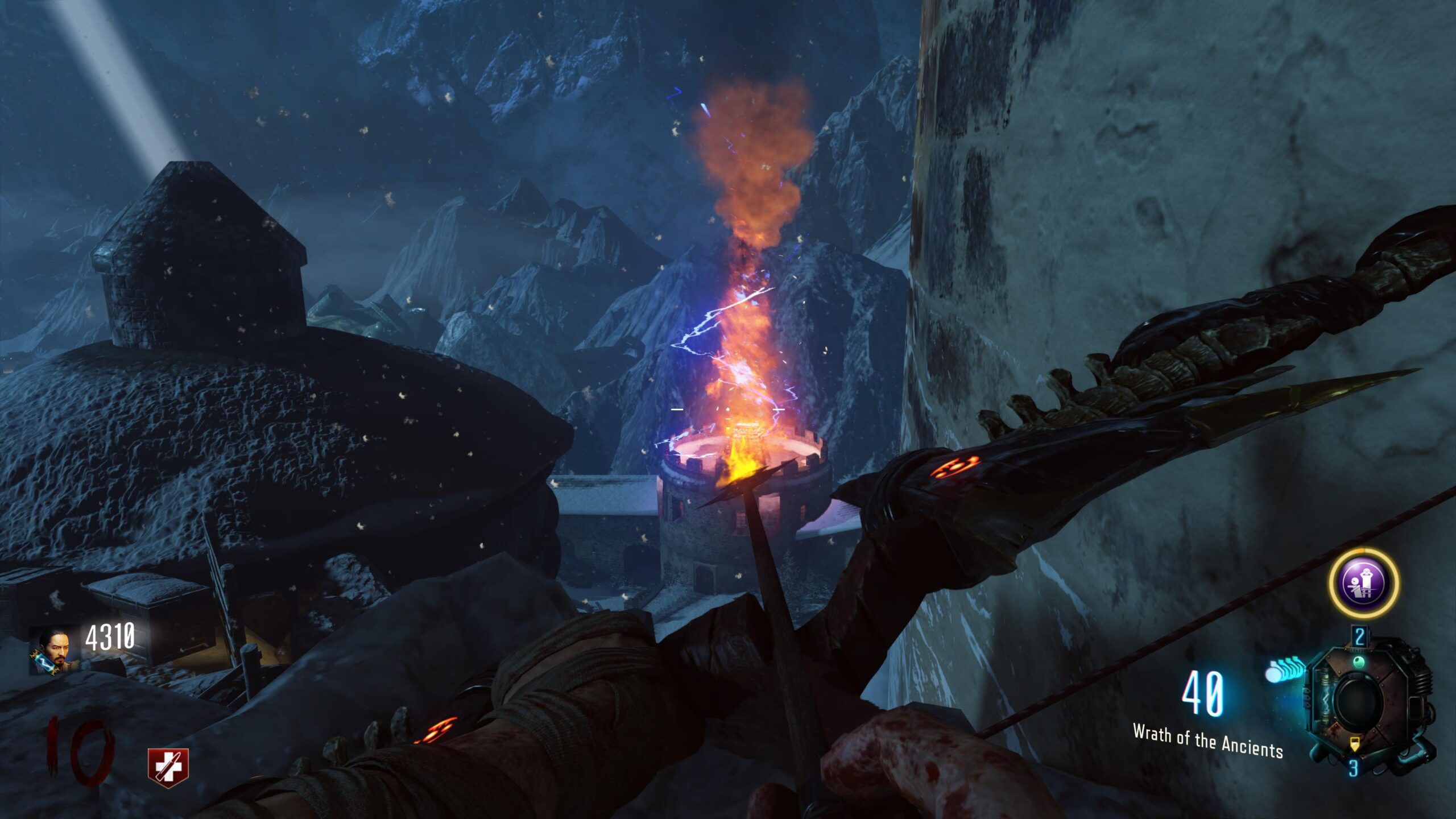Select the glowing blue grenade icons
The image size is (1456, 819).
(x=1285, y=669)
